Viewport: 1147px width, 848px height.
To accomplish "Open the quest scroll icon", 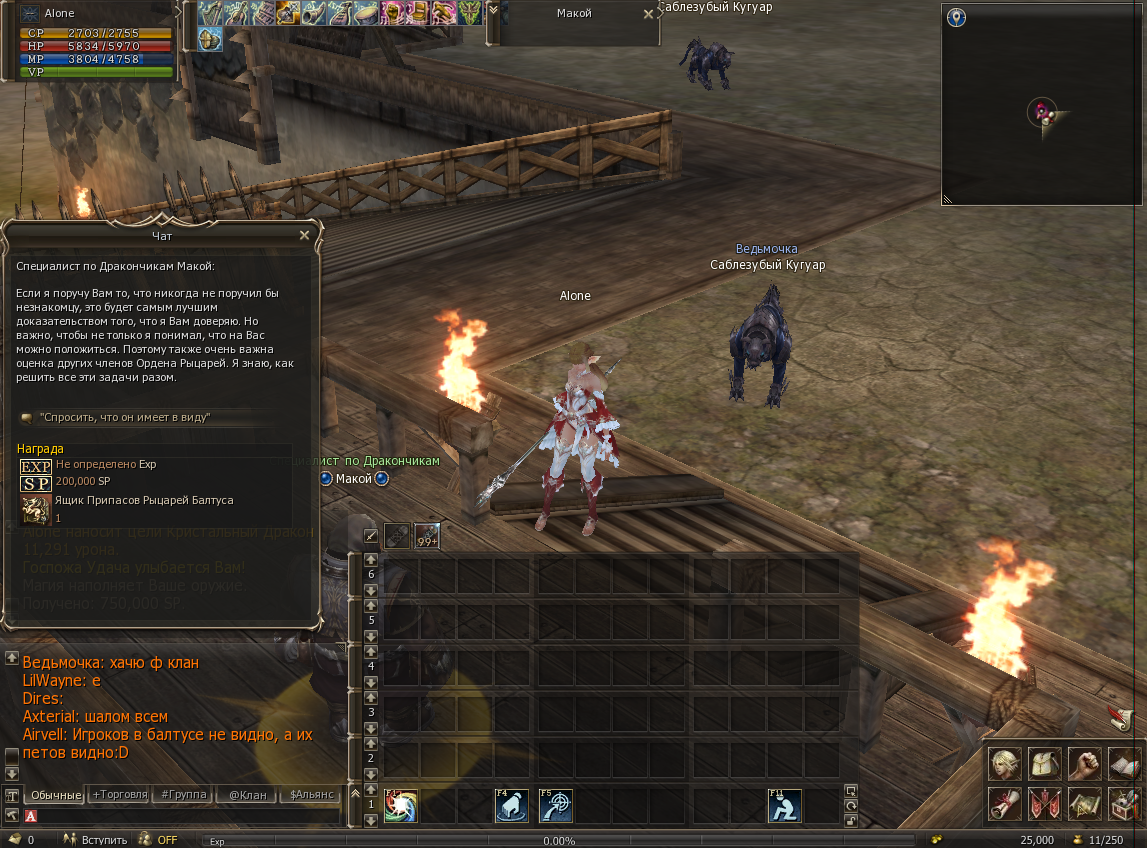I will pos(1004,803).
